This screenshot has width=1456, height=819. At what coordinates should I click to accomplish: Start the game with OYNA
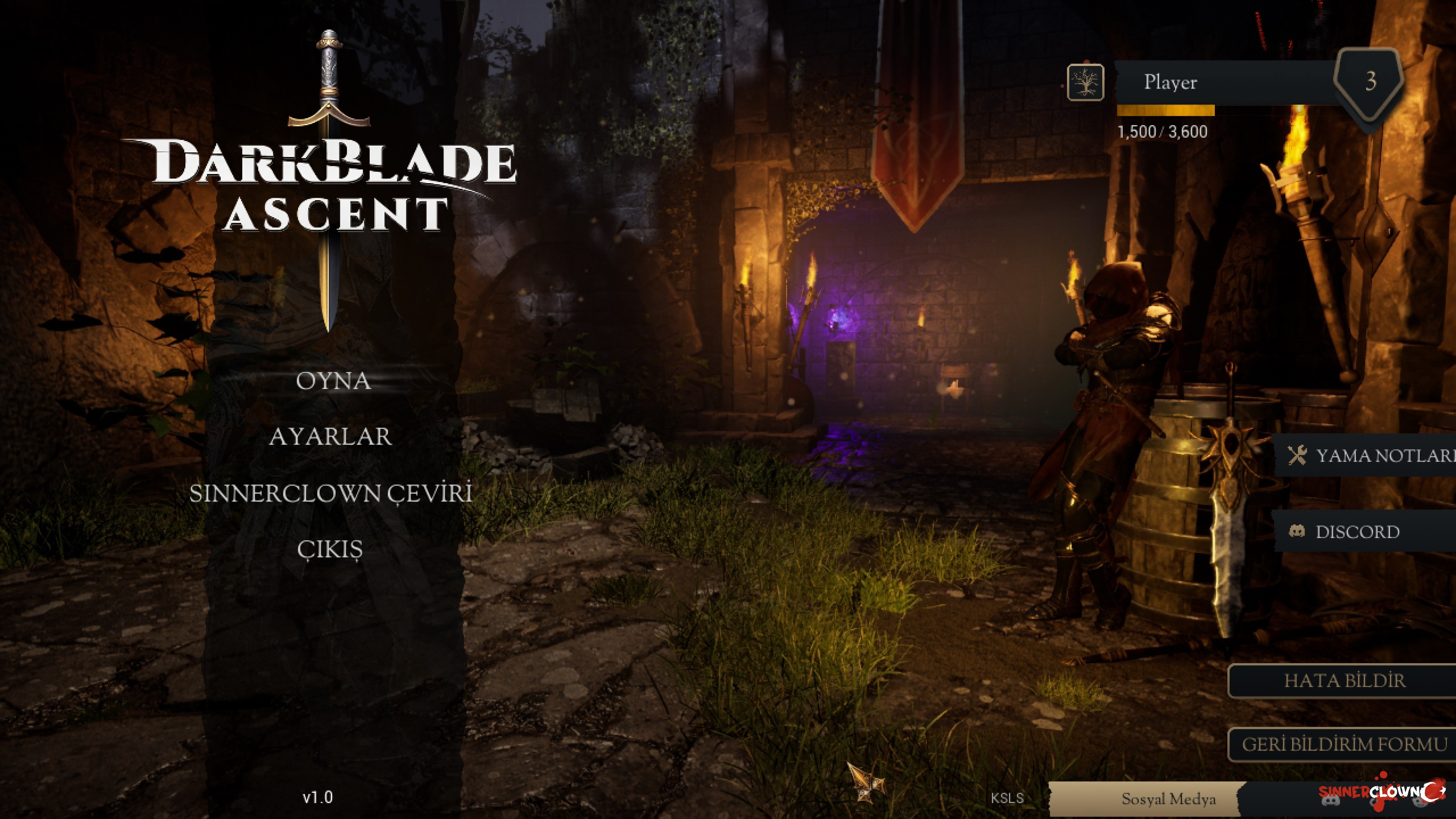pos(333,381)
